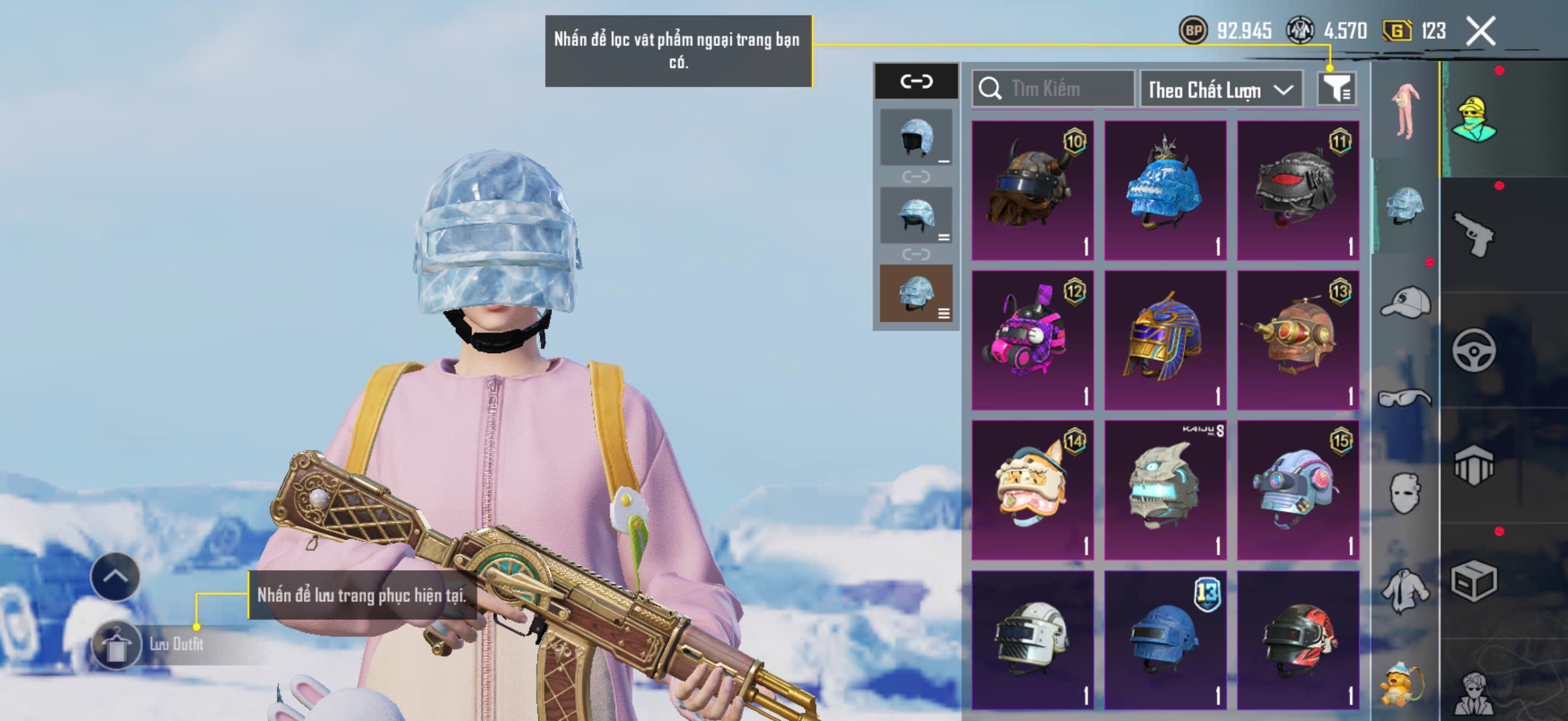Open the steering wheel vehicle tab
Viewport: 1568px width, 721px height.
click(1474, 350)
